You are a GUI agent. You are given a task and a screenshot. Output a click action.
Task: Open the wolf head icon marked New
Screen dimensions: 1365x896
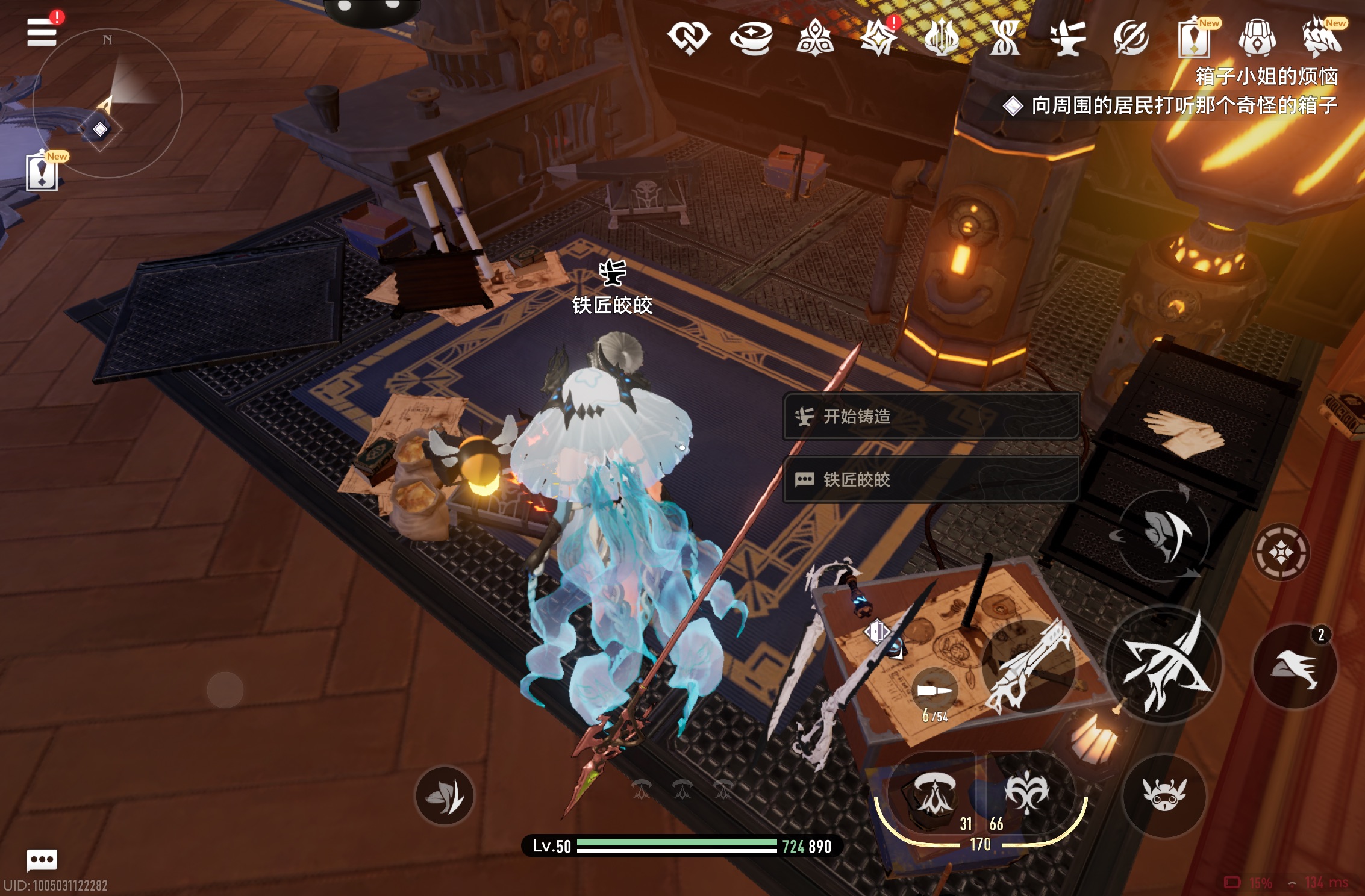(x=1322, y=37)
